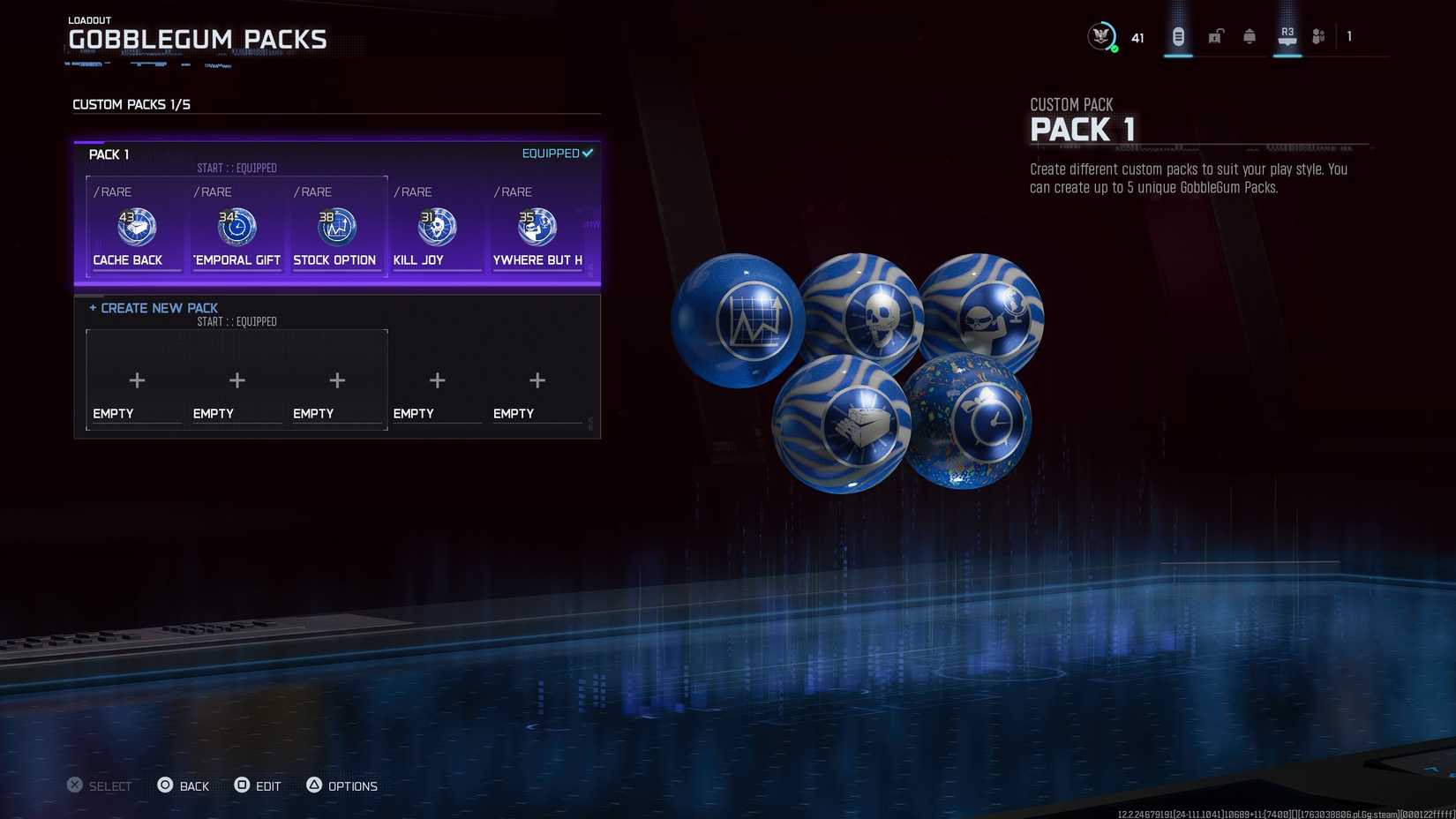Click Create New Pack
Image resolution: width=1456 pixels, height=819 pixels.
tap(153, 308)
